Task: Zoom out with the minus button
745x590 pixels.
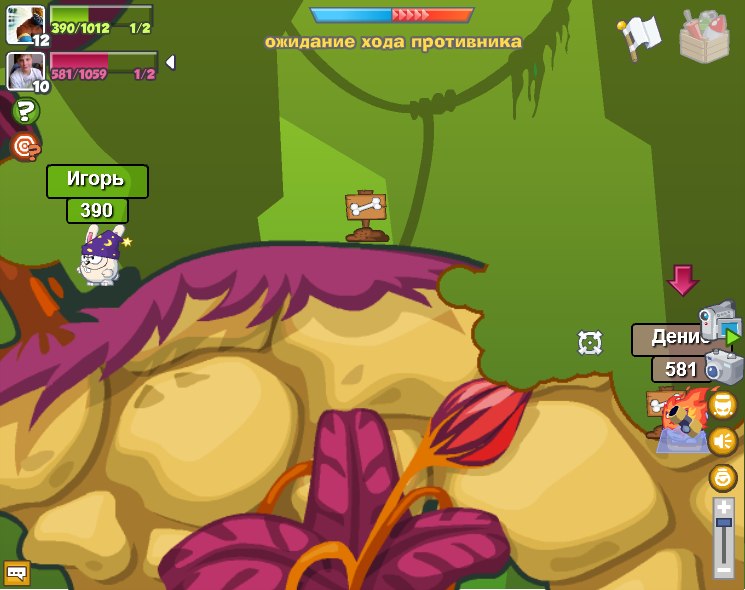Action: point(724,570)
